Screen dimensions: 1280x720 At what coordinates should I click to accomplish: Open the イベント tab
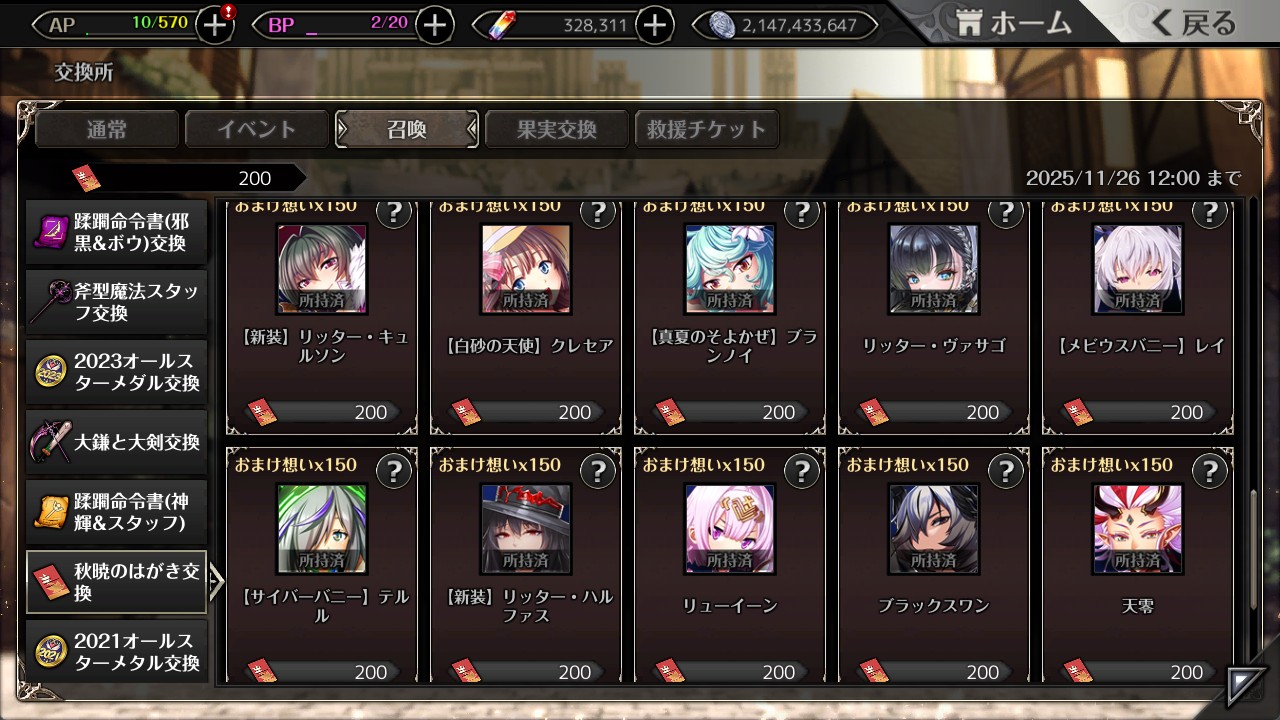[257, 129]
